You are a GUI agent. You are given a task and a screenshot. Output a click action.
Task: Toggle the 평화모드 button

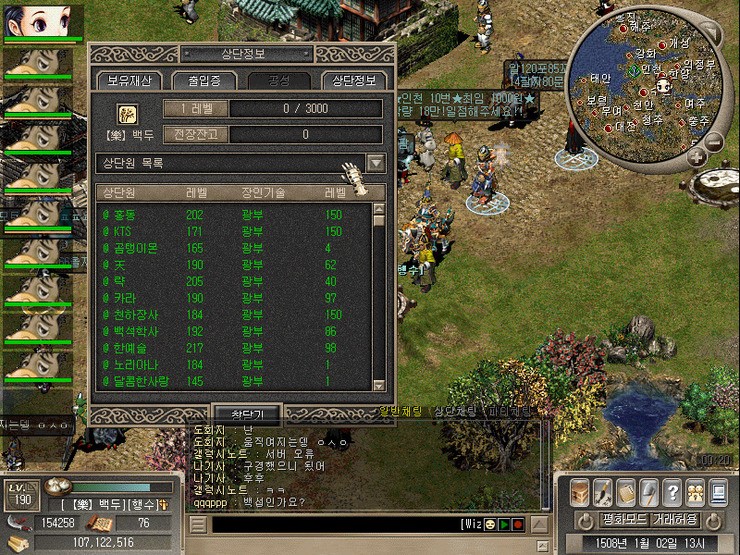(624, 521)
